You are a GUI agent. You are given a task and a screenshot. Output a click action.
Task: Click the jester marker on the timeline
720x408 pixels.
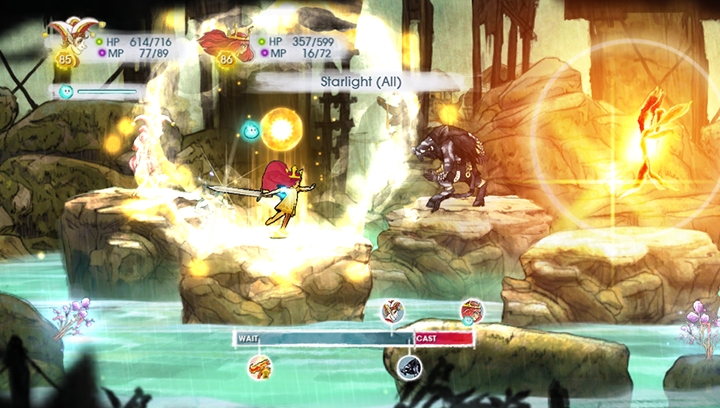392,311
